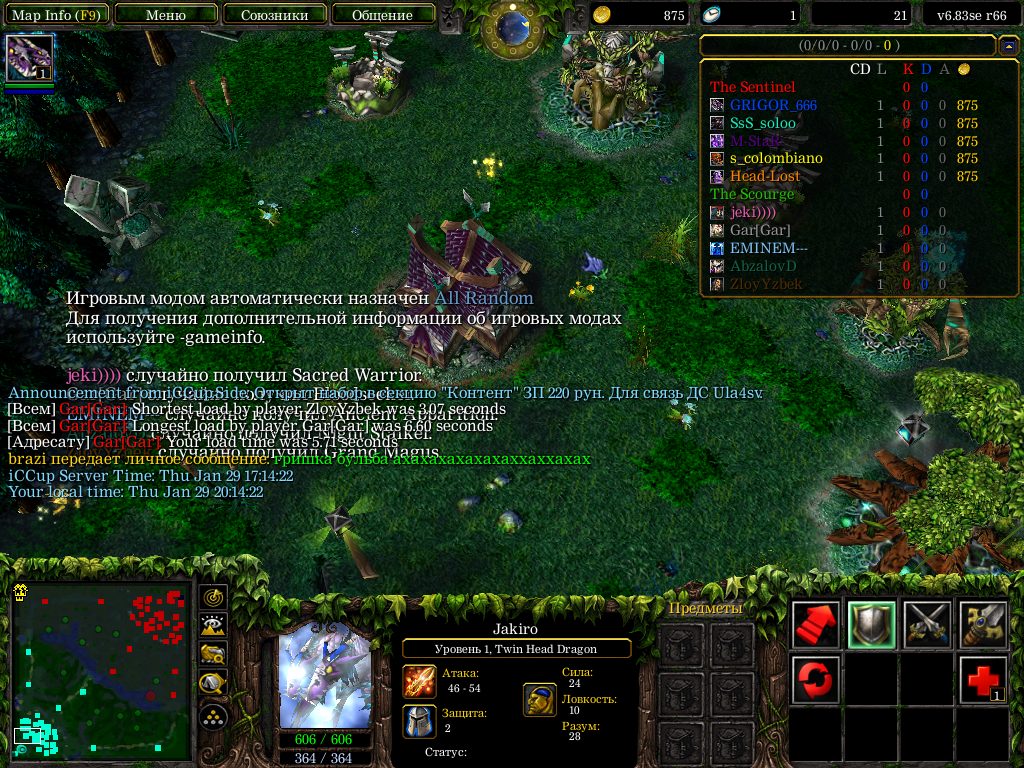Click the Jakiro hero portrait
1024x768 pixels.
[325, 675]
